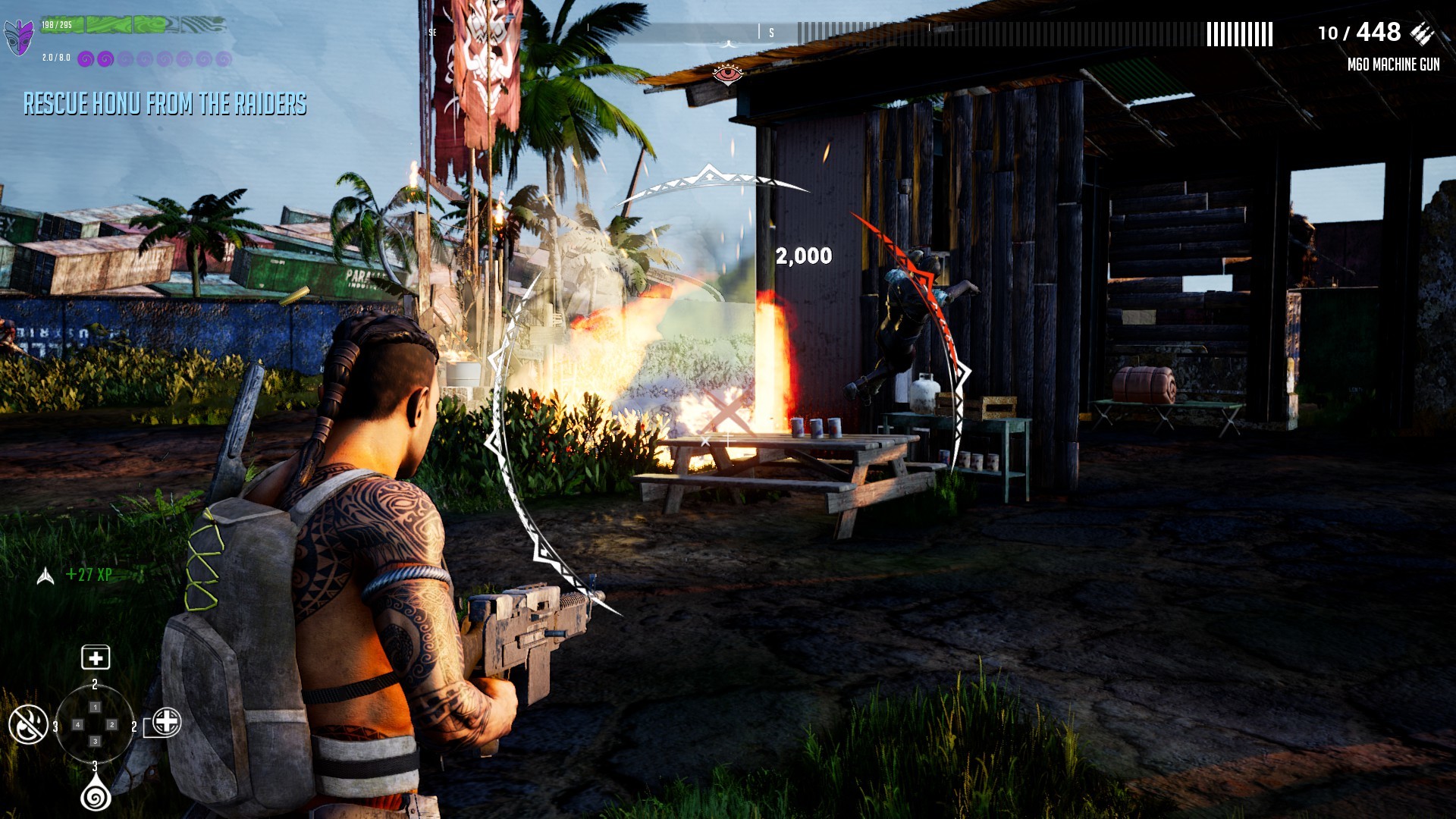This screenshot has height=819, width=1456.
Task: Open d-pad slot 2 on the weapon wheel
Action: tap(111, 724)
